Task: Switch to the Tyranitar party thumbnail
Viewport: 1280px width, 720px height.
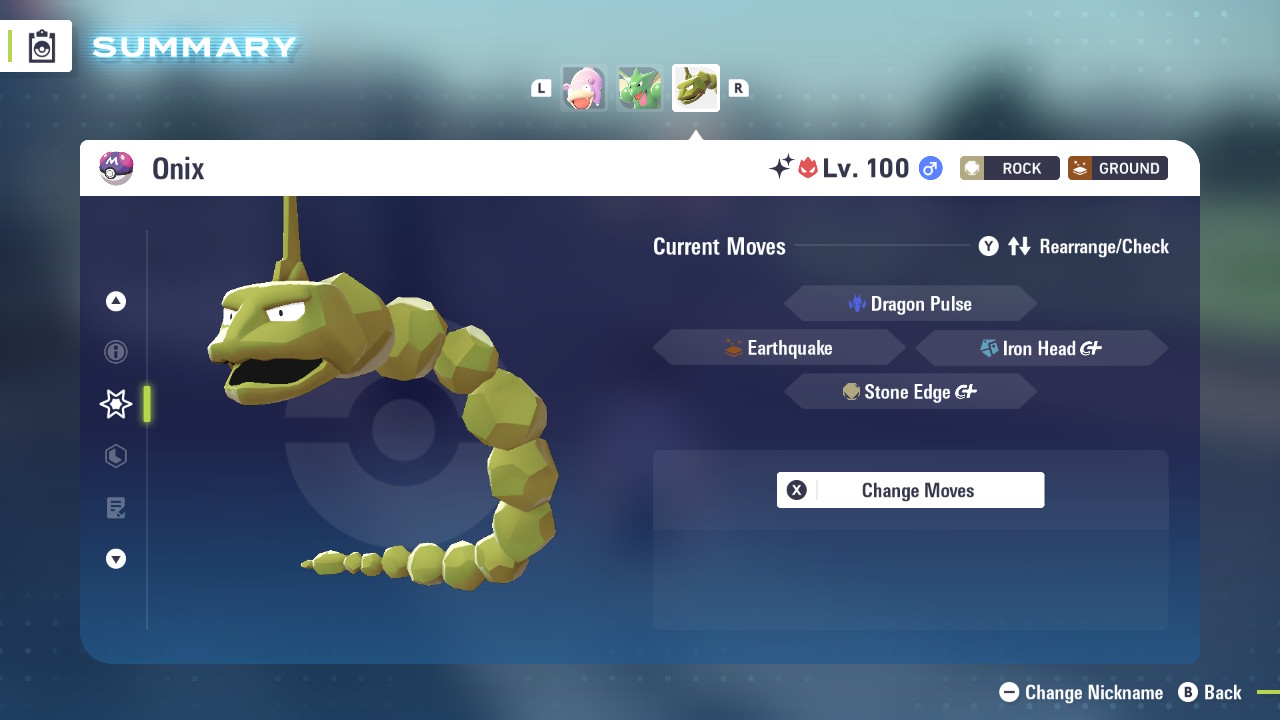Action: pyautogui.click(x=640, y=88)
